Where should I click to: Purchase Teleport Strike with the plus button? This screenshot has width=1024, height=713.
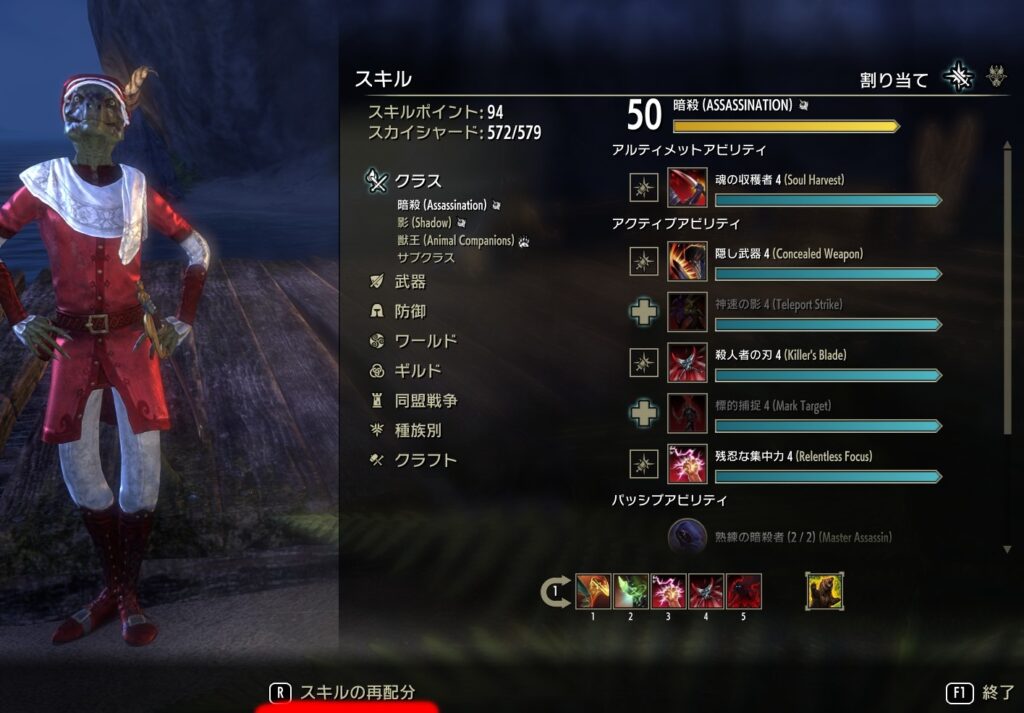pyautogui.click(x=645, y=312)
